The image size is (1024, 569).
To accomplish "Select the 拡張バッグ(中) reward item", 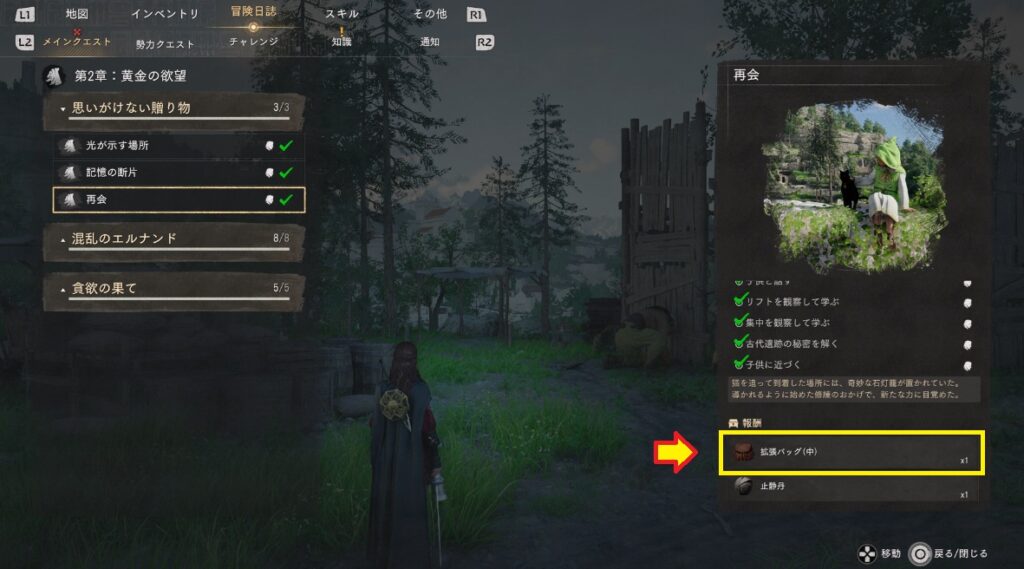I will click(x=851, y=453).
